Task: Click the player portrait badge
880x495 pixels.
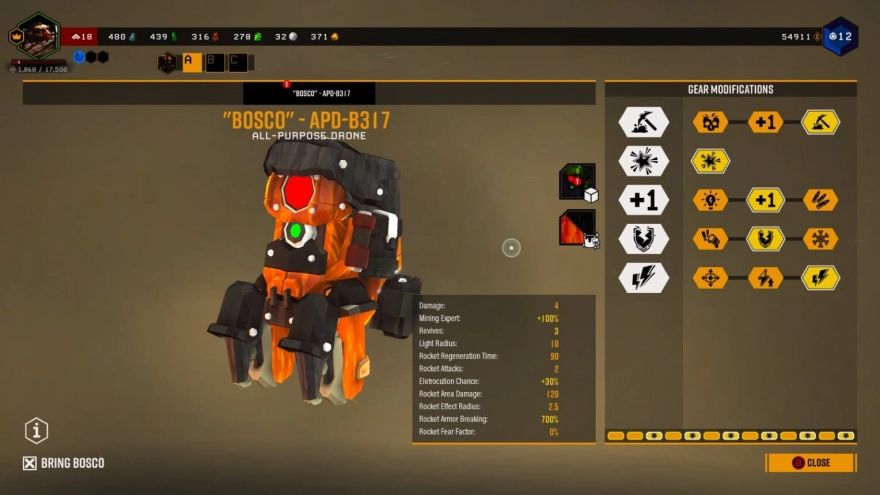Action: point(38,35)
